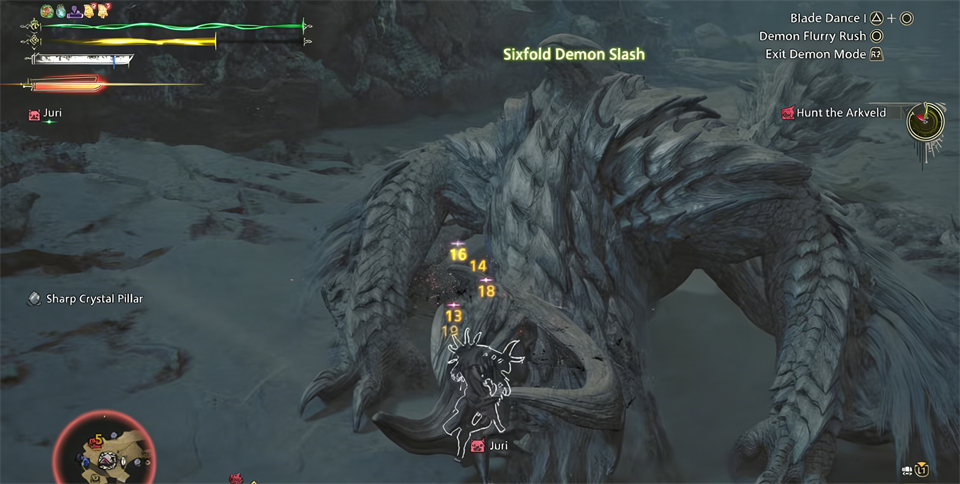Image resolution: width=960 pixels, height=484 pixels.
Task: Click the purple status effect icon
Action: tap(75, 11)
